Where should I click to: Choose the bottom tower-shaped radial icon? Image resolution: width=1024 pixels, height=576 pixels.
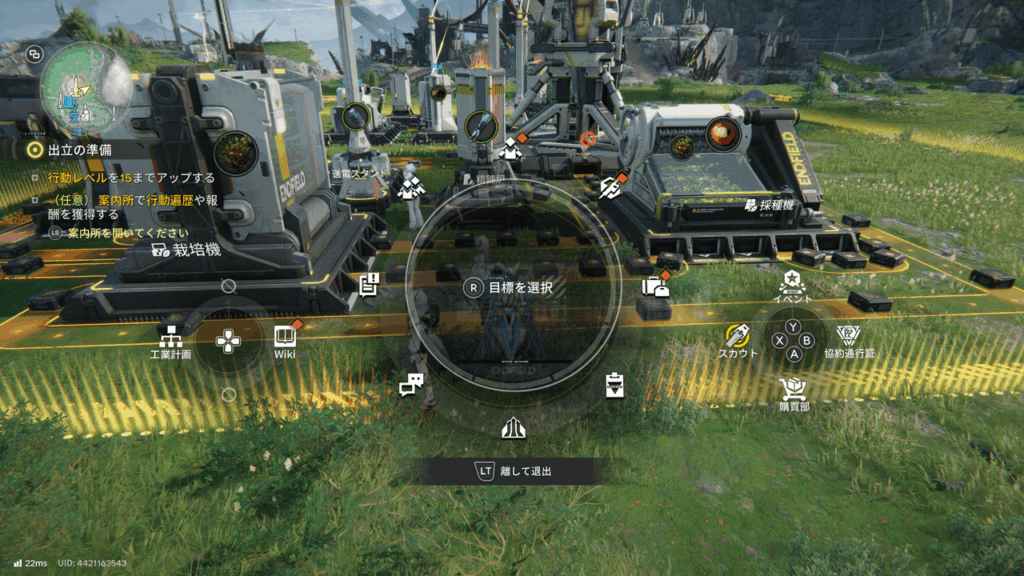pos(513,427)
